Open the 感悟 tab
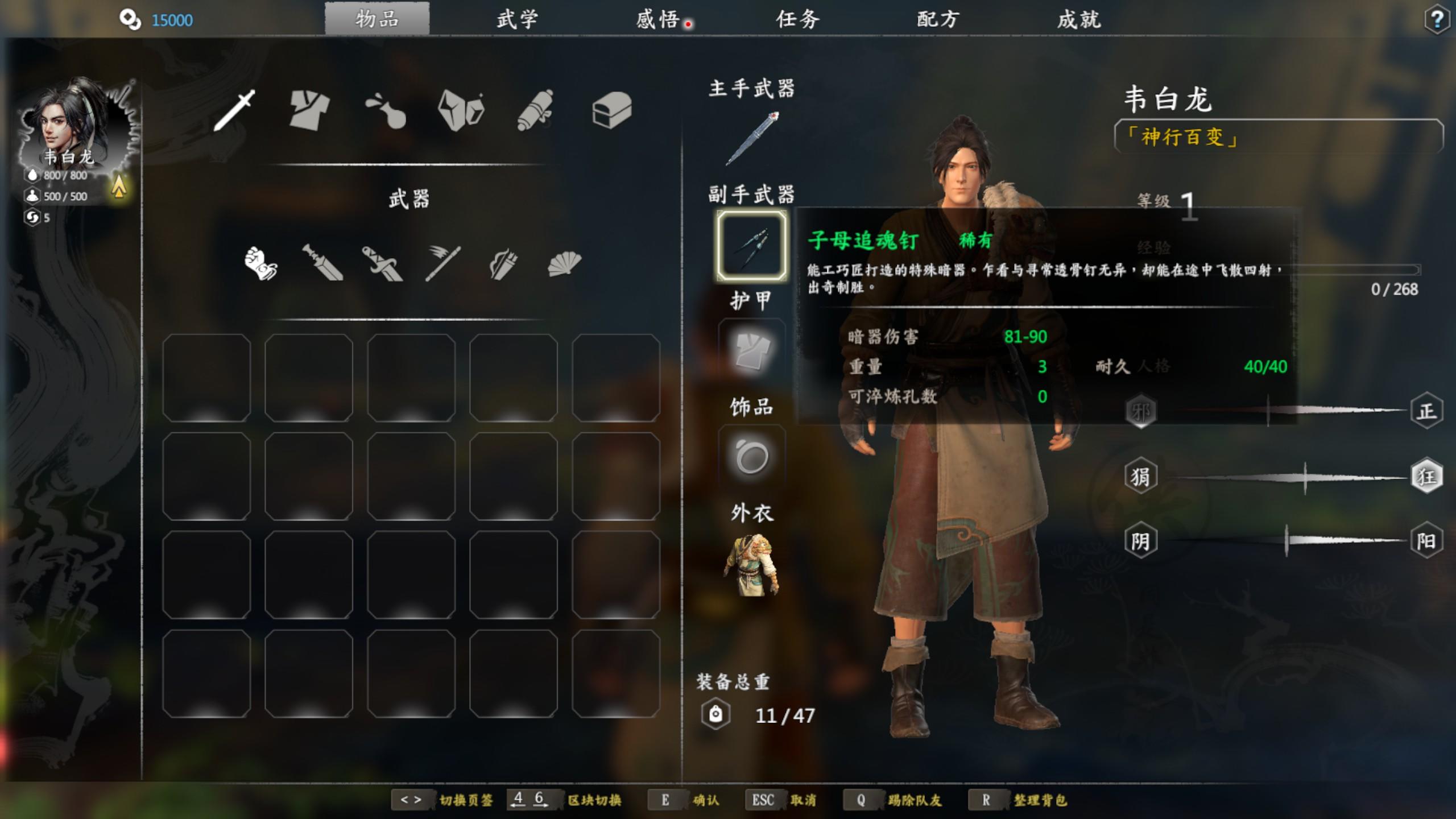The height and width of the screenshot is (819, 1456). click(657, 19)
